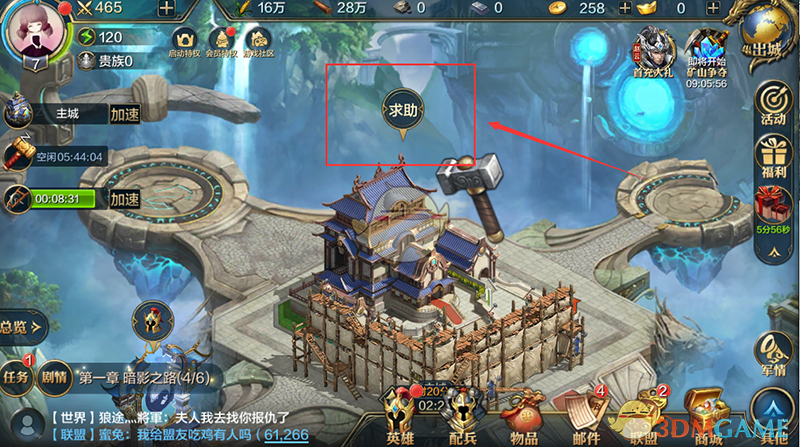This screenshot has height=447, width=800.
Task: Open the 活动 events menu
Action: point(771,104)
